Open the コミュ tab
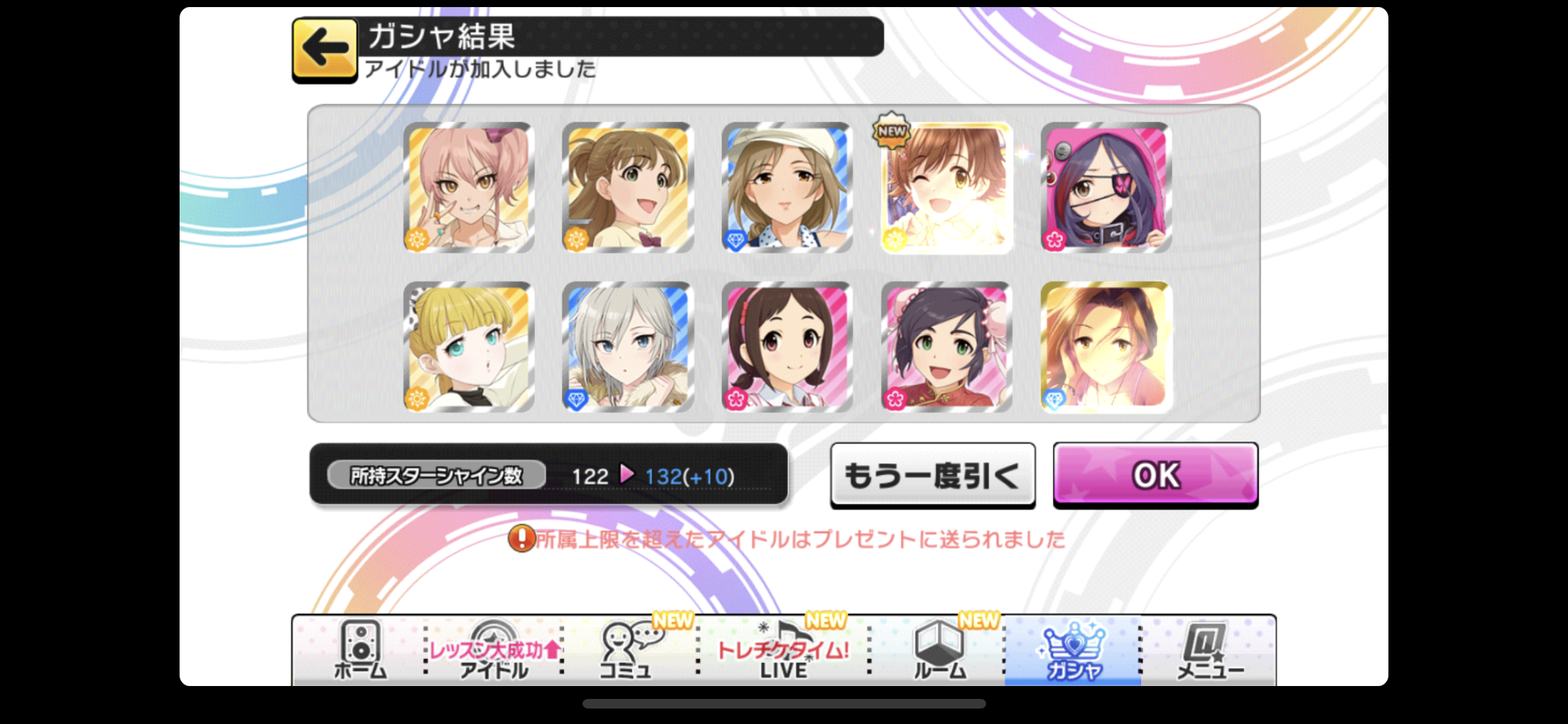 pyautogui.click(x=626, y=650)
